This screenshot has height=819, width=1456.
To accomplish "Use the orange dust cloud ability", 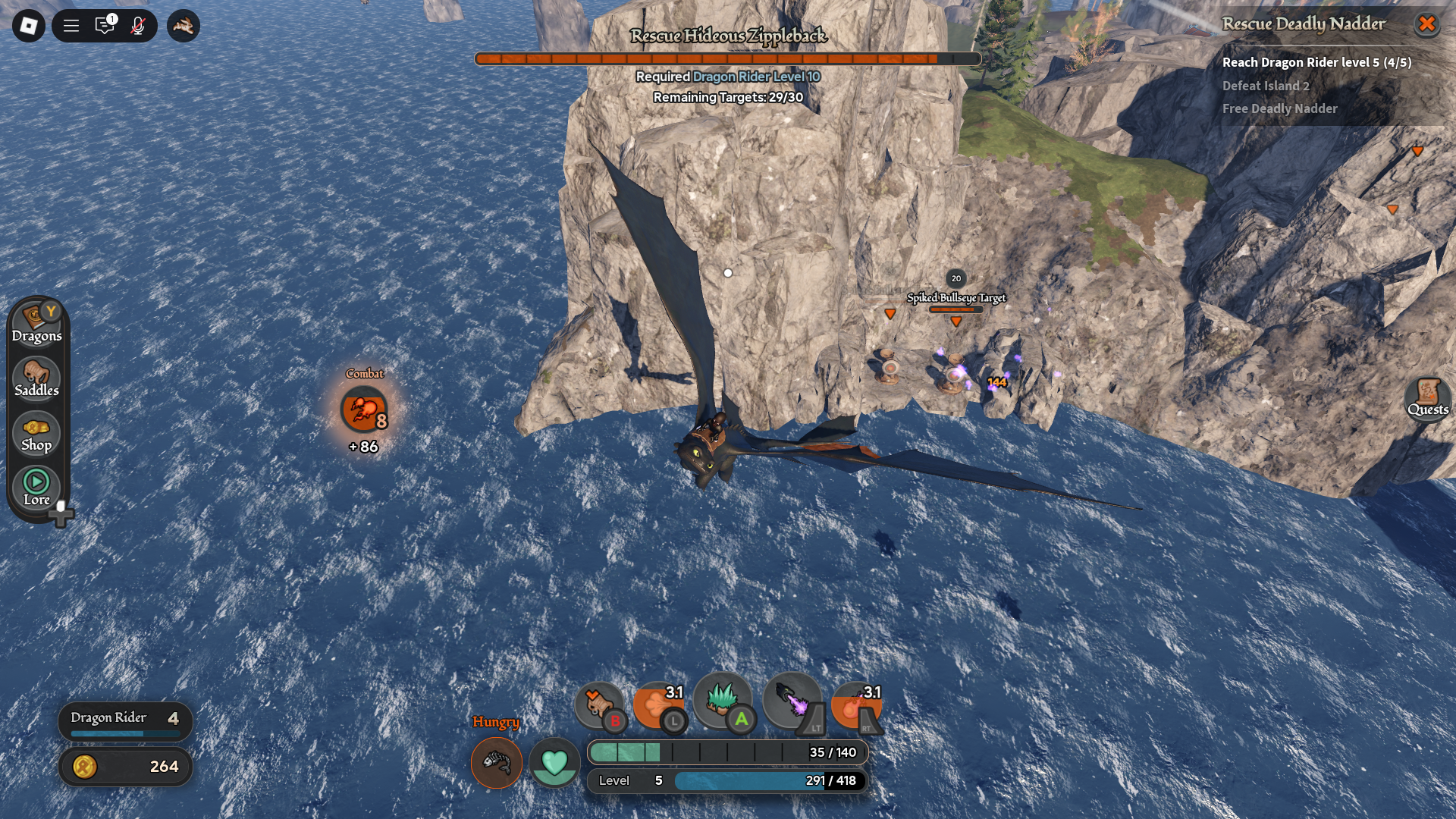I will pyautogui.click(x=658, y=704).
